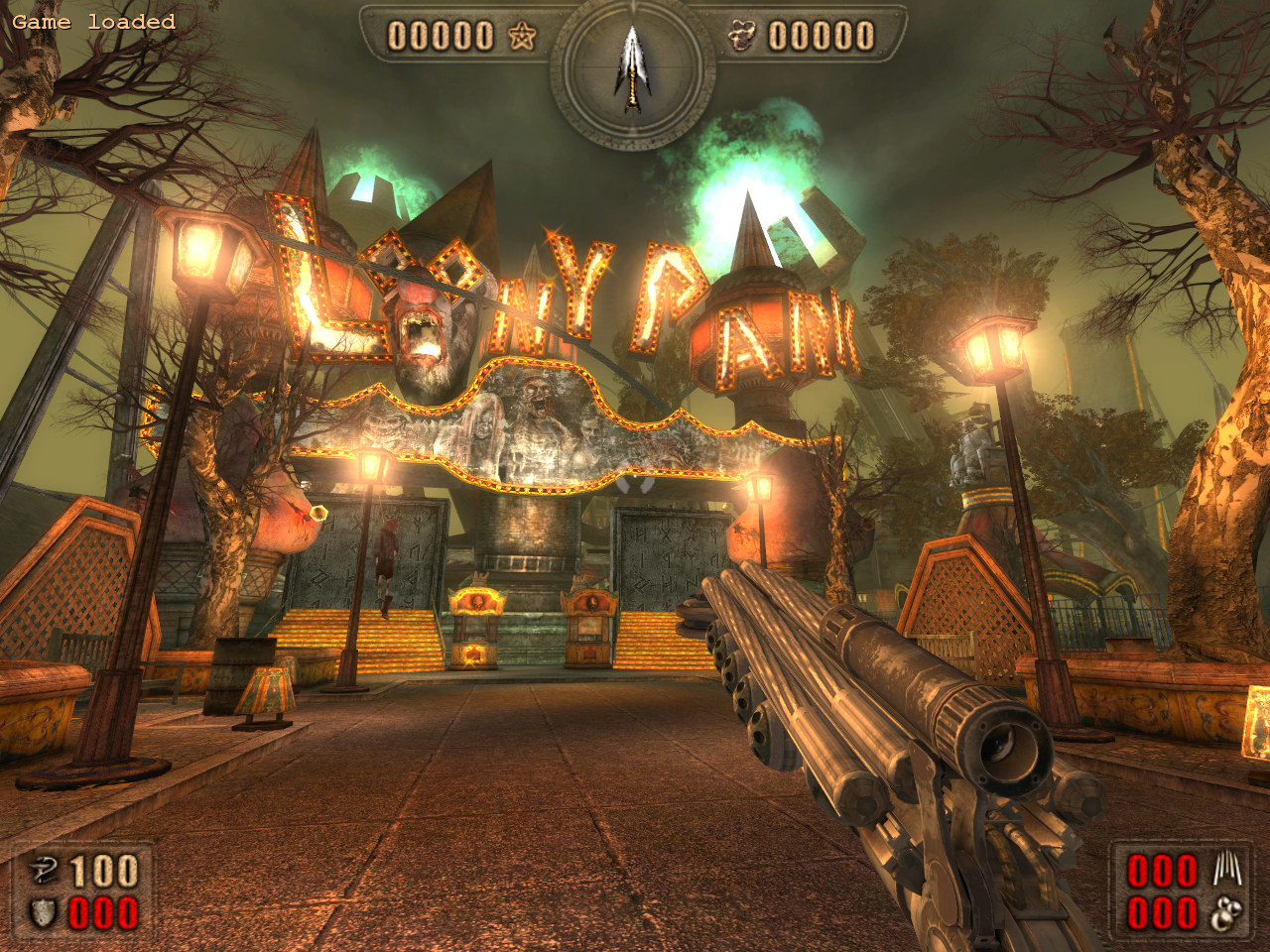This screenshot has width=1270, height=952.
Task: Select the stakes ammo icon
Action: point(1226,871)
